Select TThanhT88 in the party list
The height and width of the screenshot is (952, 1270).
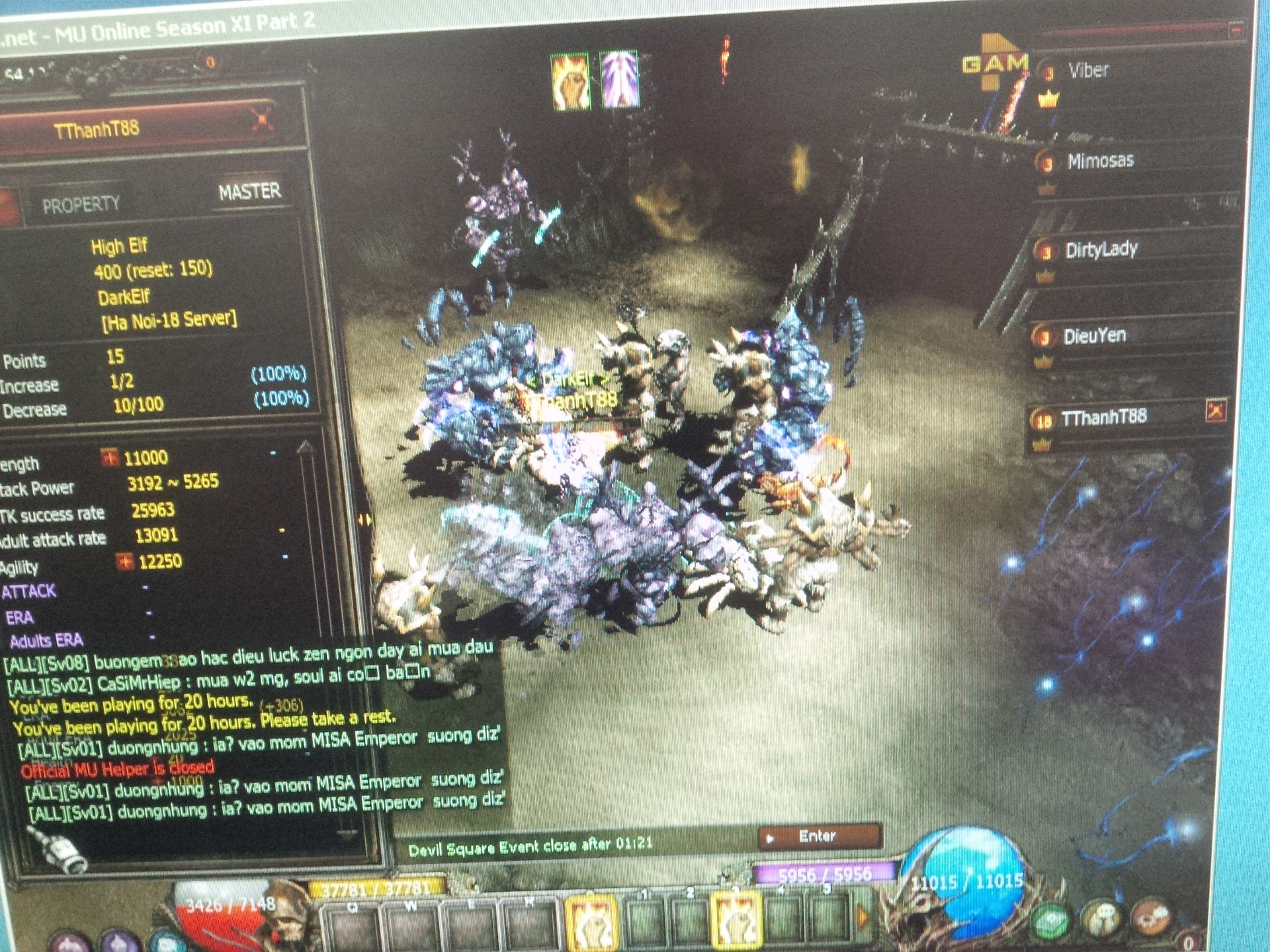coord(1103,417)
